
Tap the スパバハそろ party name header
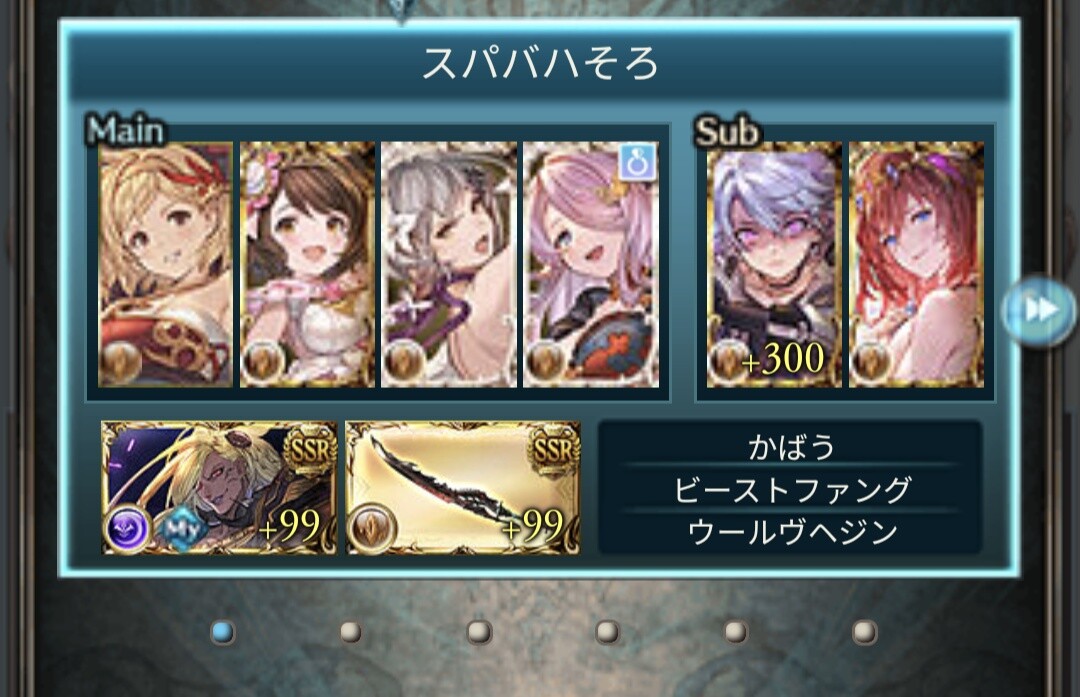[x=540, y=64]
